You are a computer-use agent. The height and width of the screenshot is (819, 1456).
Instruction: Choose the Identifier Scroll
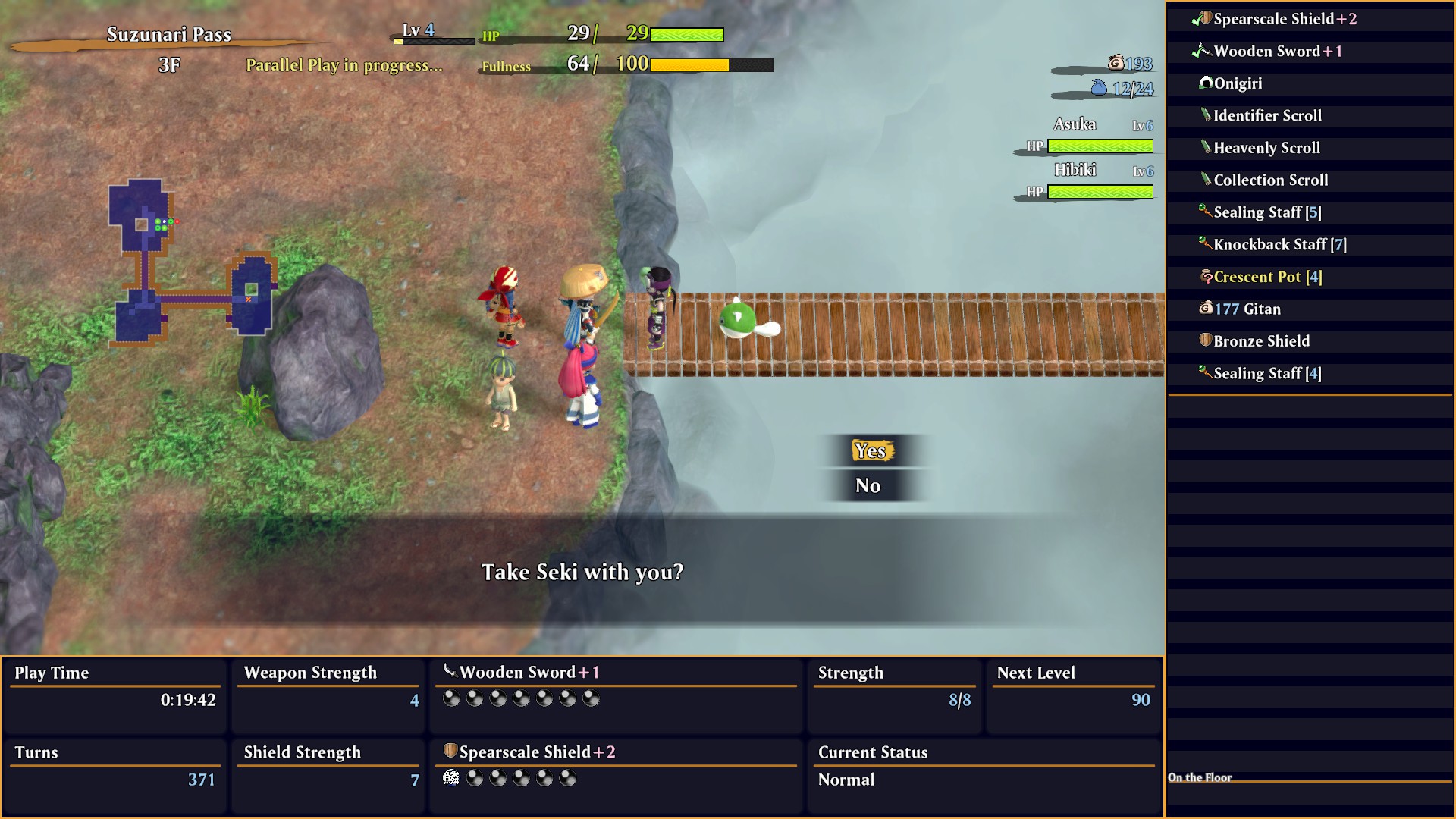click(x=1267, y=116)
